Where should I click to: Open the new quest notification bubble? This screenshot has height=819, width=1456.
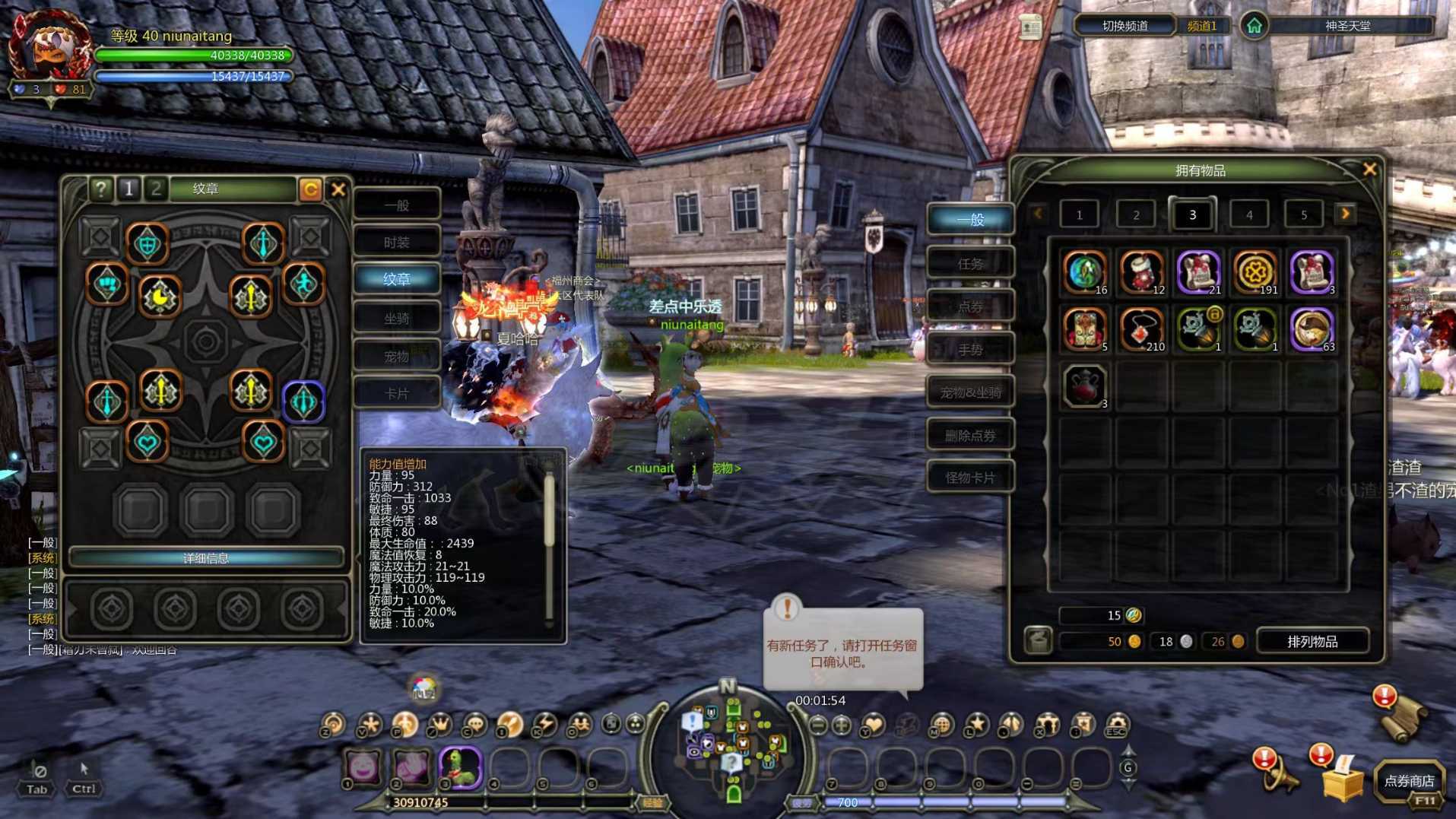point(842,650)
